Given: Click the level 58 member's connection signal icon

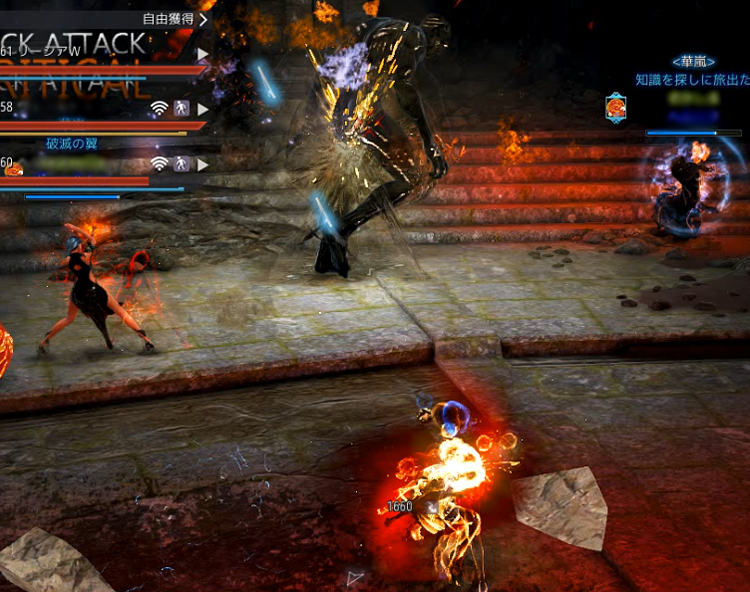Looking at the screenshot, I should point(159,108).
